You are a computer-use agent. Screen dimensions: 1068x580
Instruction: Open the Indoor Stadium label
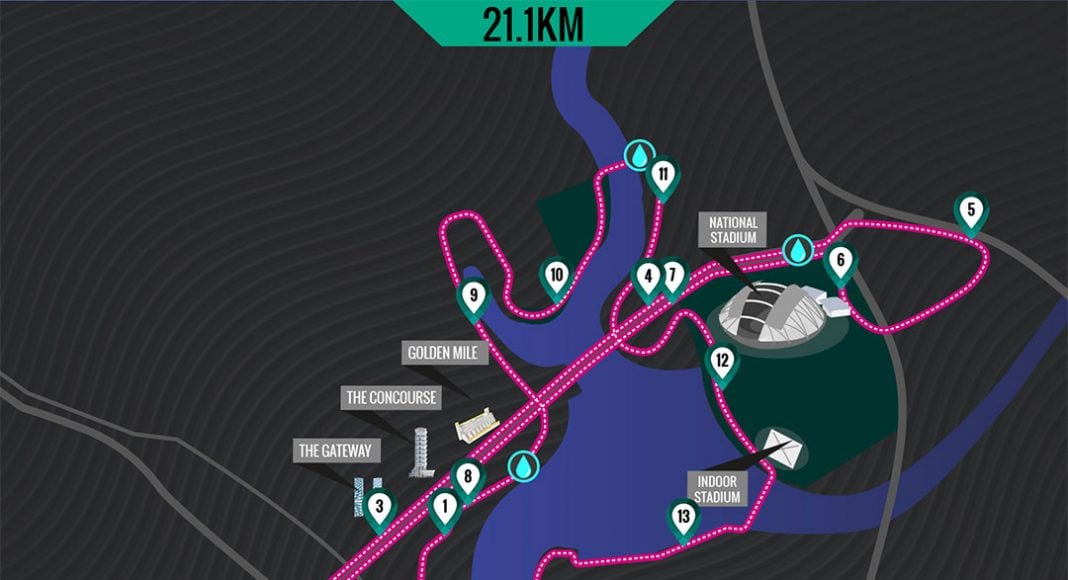pos(718,489)
